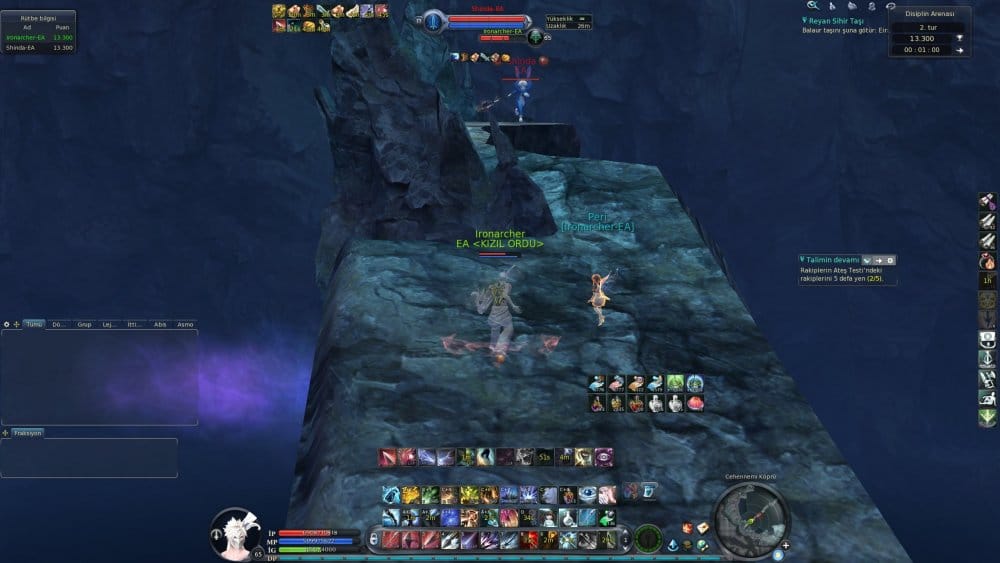Click the arrow button in the Disiplin Arenası panel
Viewport: 1000px width, 563px height.
[959, 49]
